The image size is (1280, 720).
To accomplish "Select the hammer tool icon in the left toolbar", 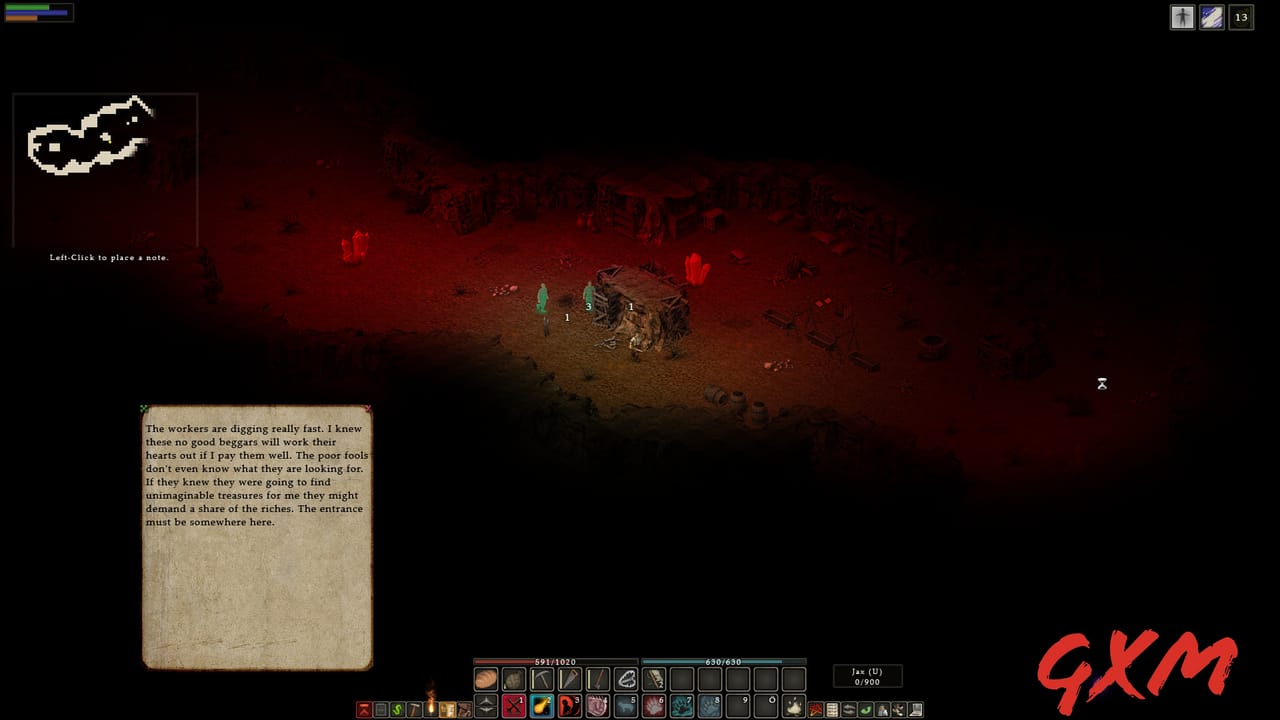I will tap(414, 710).
